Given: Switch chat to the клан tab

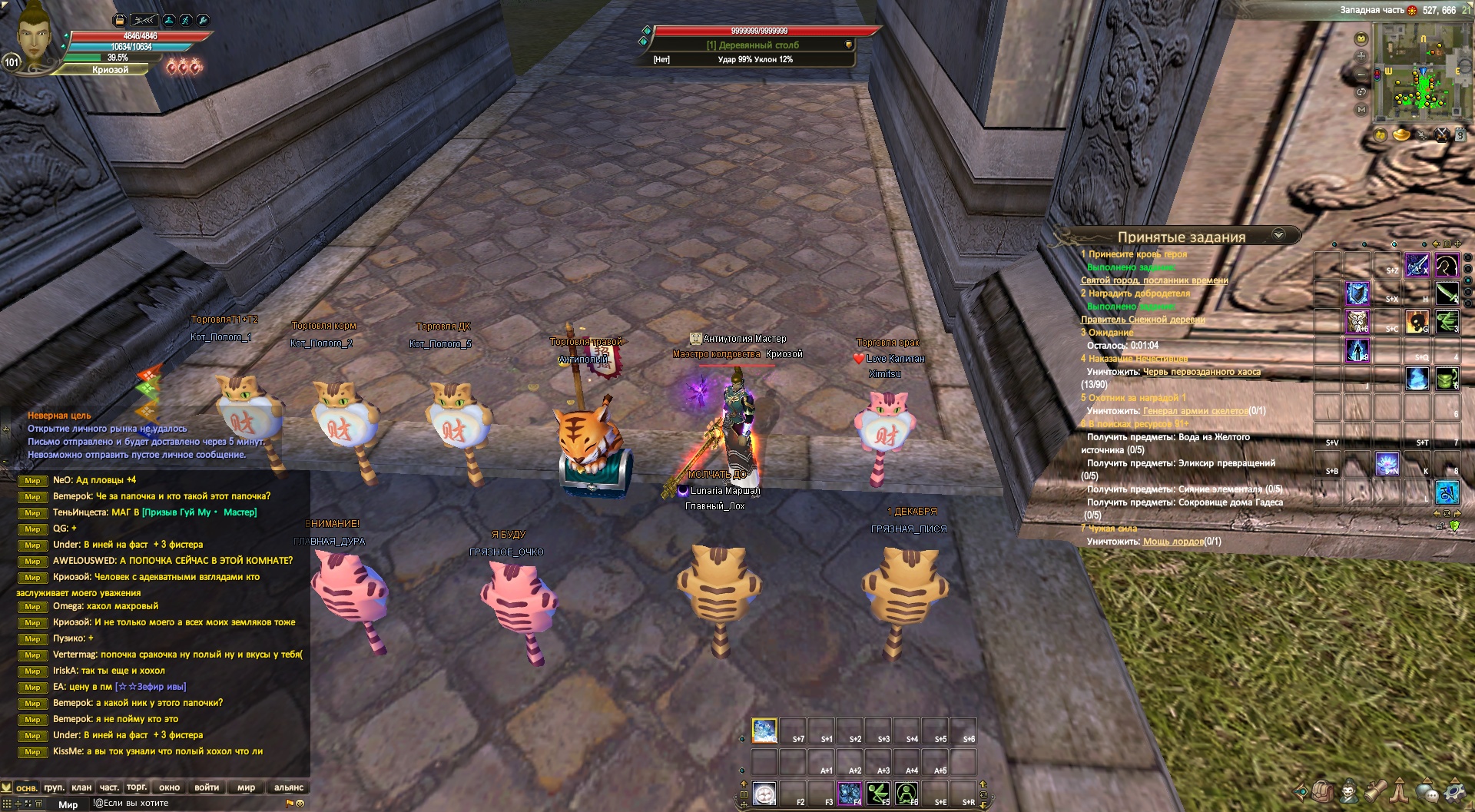Looking at the screenshot, I should click(x=81, y=787).
